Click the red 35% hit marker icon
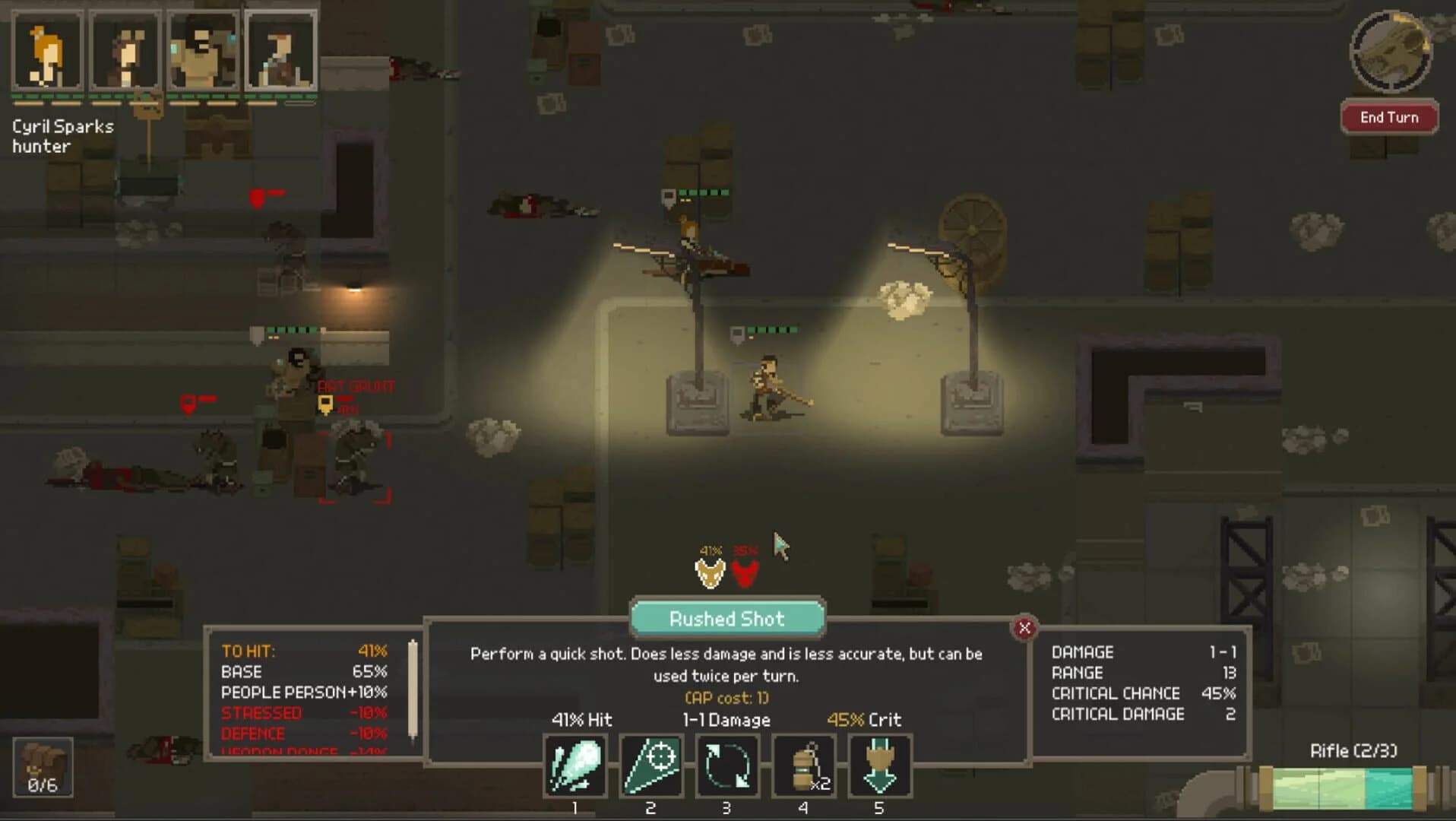The image size is (1456, 821). tap(745, 572)
